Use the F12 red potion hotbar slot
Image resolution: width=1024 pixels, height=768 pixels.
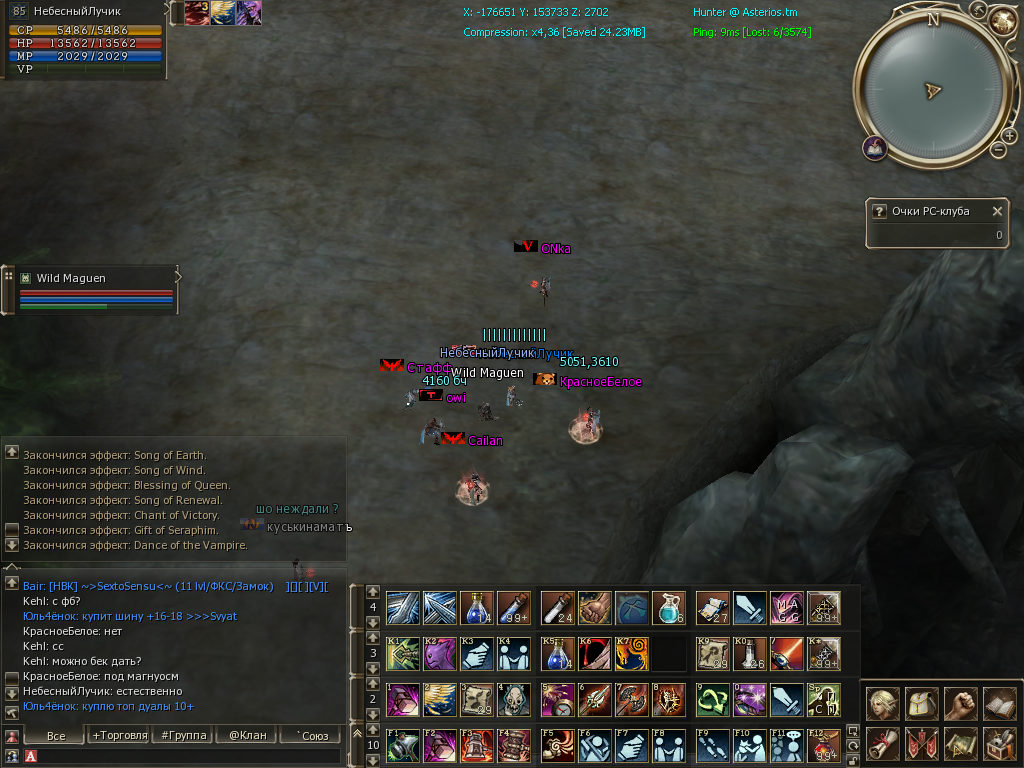(x=823, y=746)
